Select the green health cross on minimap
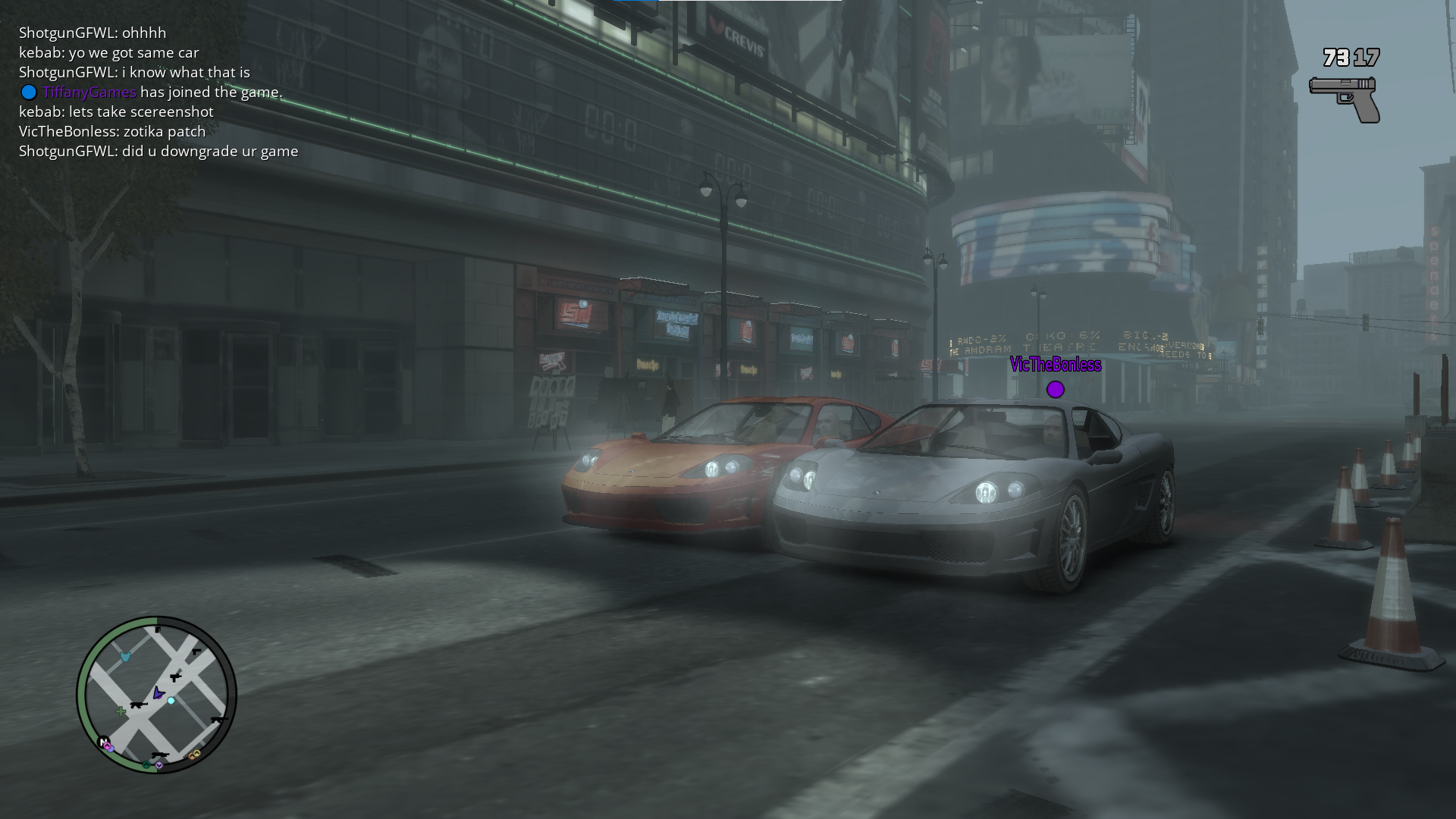The image size is (1456, 819). coord(121,711)
